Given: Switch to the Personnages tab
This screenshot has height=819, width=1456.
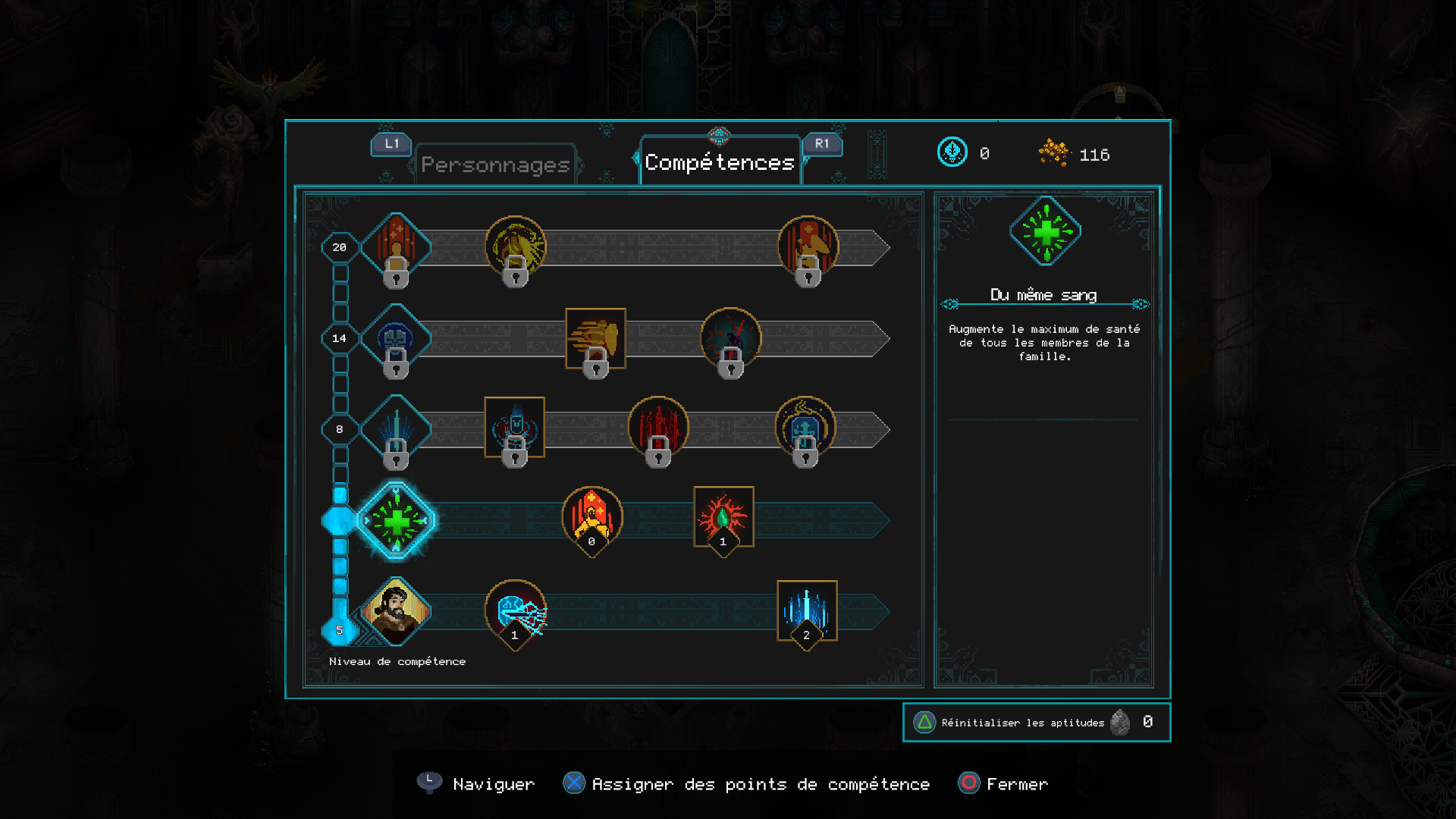Looking at the screenshot, I should (x=495, y=165).
